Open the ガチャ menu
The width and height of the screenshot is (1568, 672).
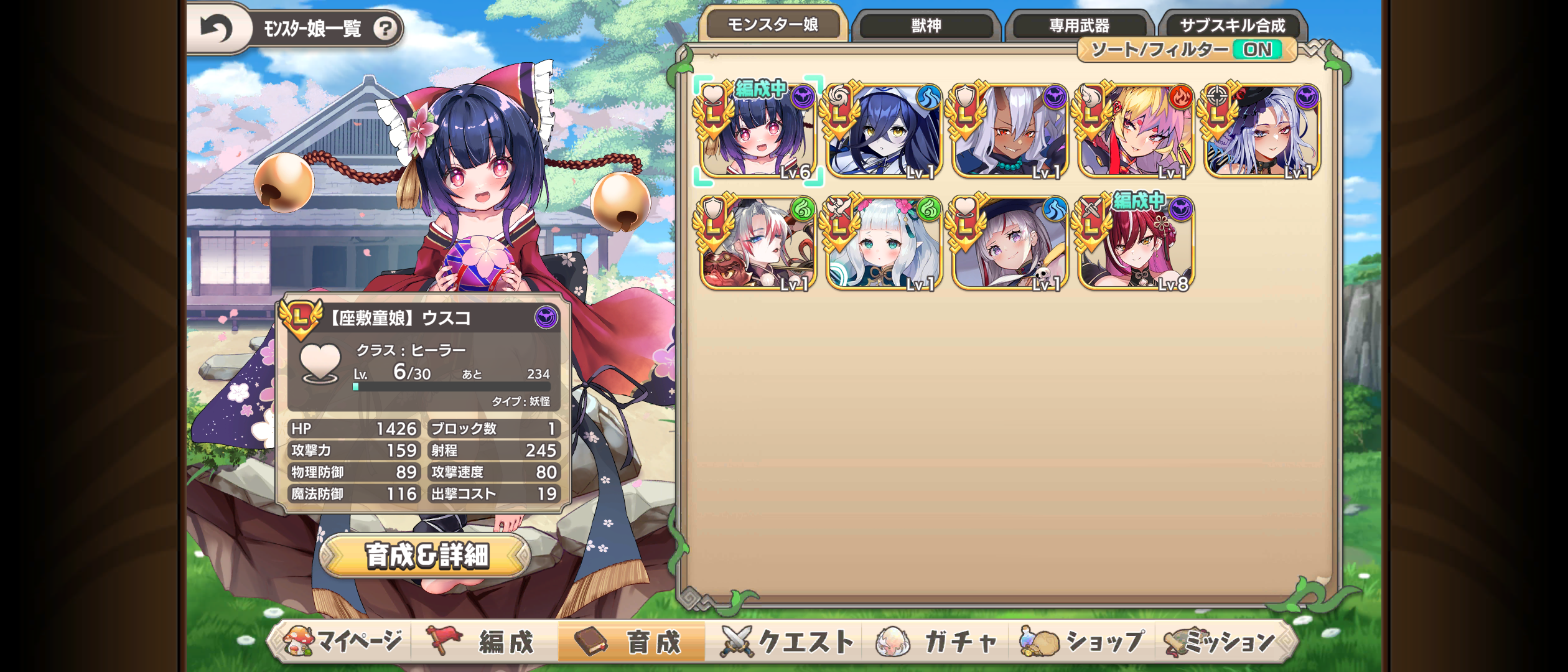click(x=936, y=642)
